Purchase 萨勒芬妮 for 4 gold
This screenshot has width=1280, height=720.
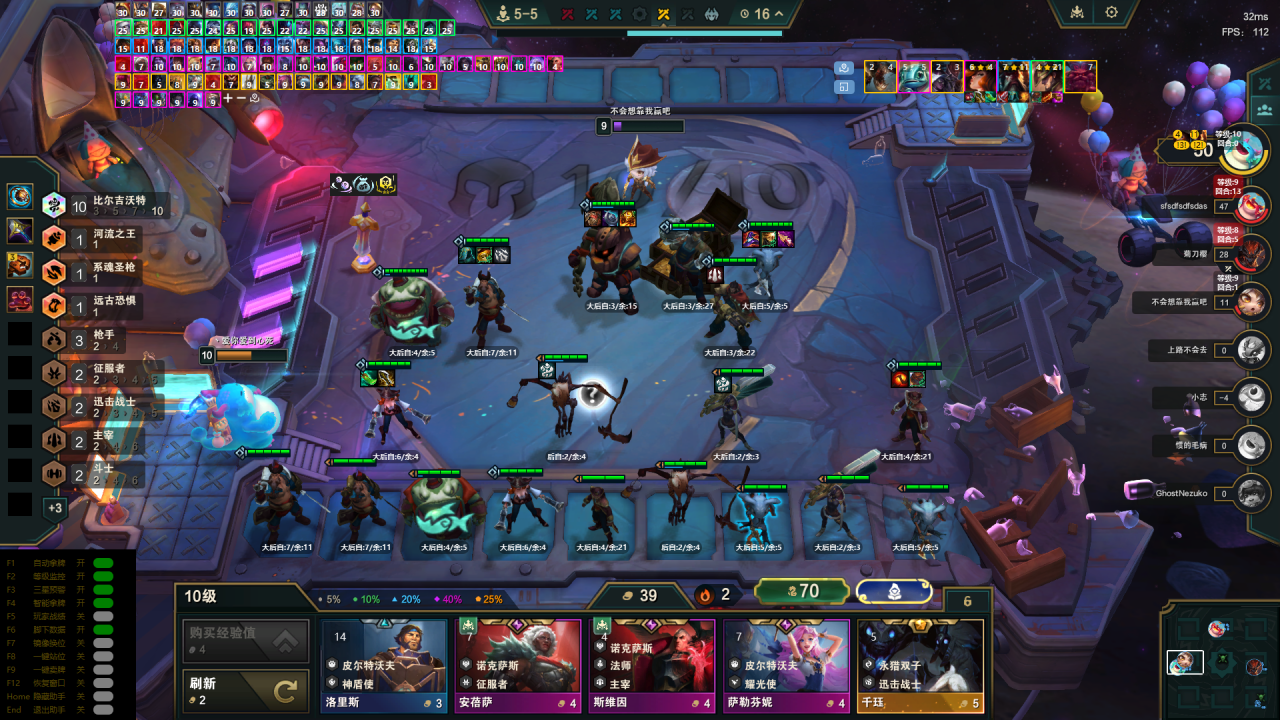click(786, 664)
